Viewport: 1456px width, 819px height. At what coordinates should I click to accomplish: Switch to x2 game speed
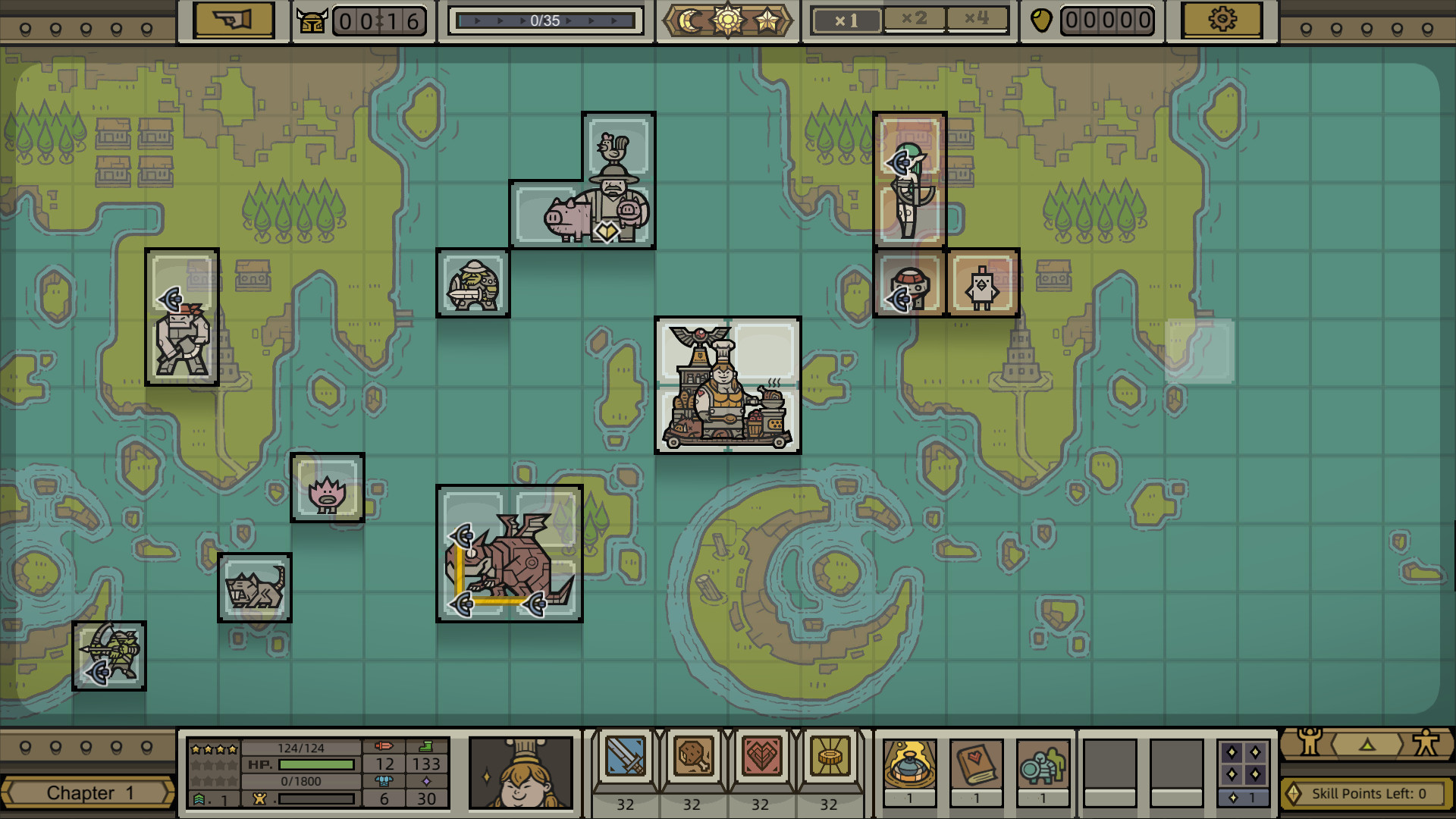coord(914,18)
